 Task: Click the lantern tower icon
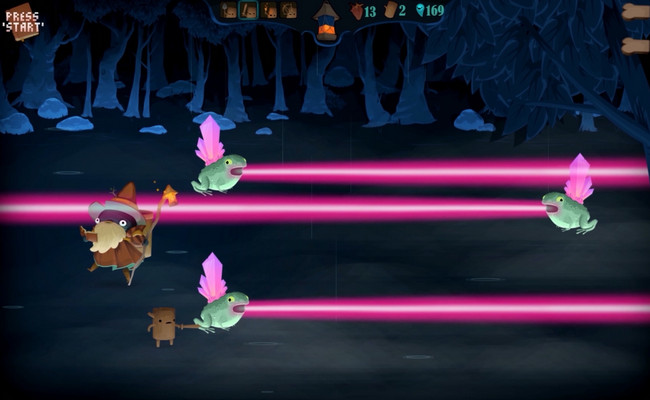327,20
